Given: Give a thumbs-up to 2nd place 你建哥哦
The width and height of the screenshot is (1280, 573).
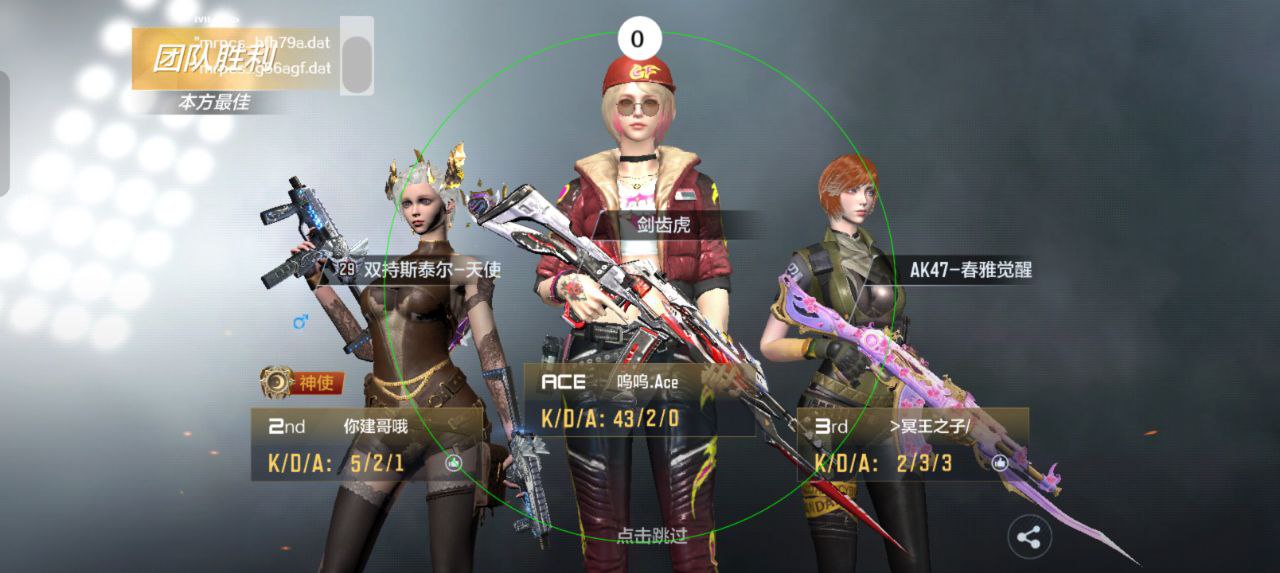Looking at the screenshot, I should coord(453,463).
